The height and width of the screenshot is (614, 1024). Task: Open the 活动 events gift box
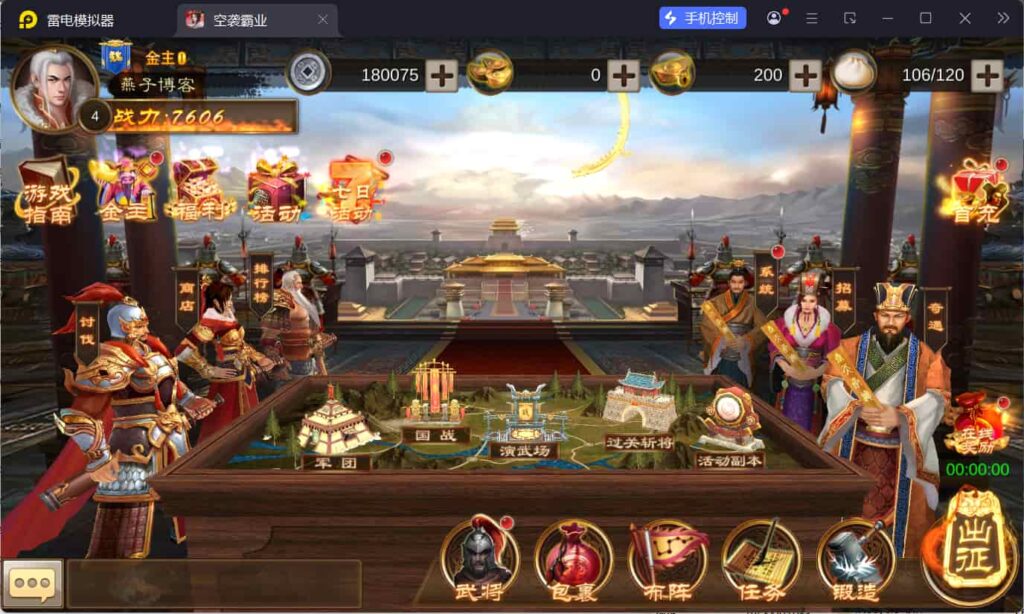277,188
